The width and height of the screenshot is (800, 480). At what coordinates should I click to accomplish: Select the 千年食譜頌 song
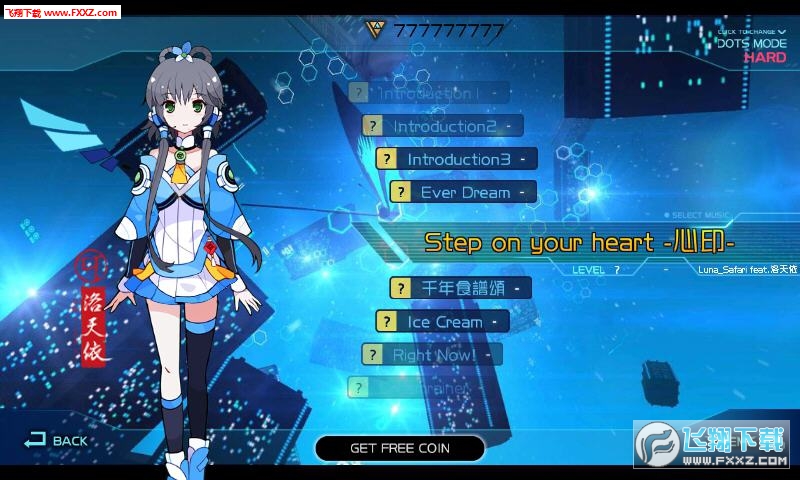(x=459, y=288)
